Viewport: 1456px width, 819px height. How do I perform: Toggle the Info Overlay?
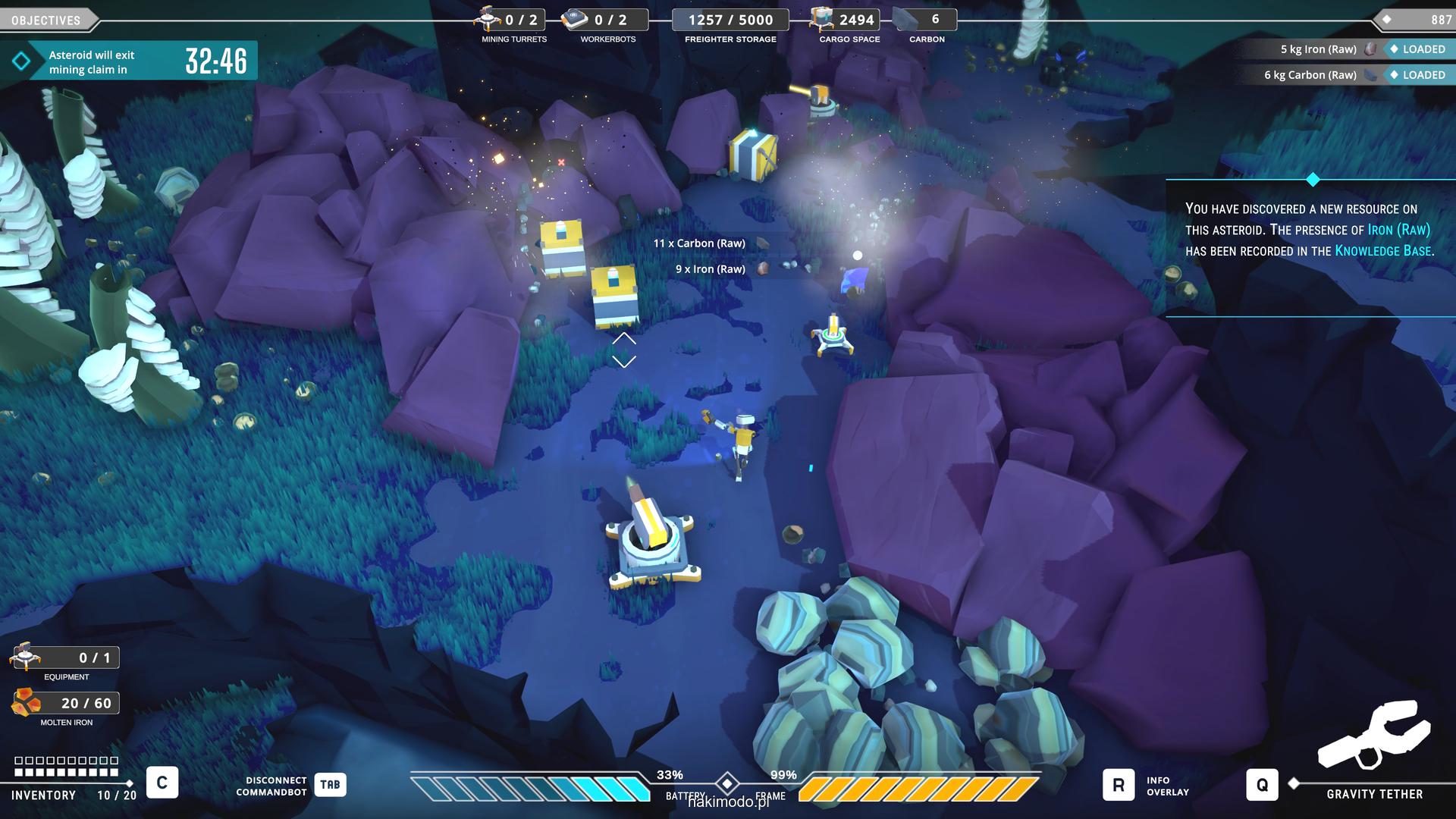tap(1118, 786)
